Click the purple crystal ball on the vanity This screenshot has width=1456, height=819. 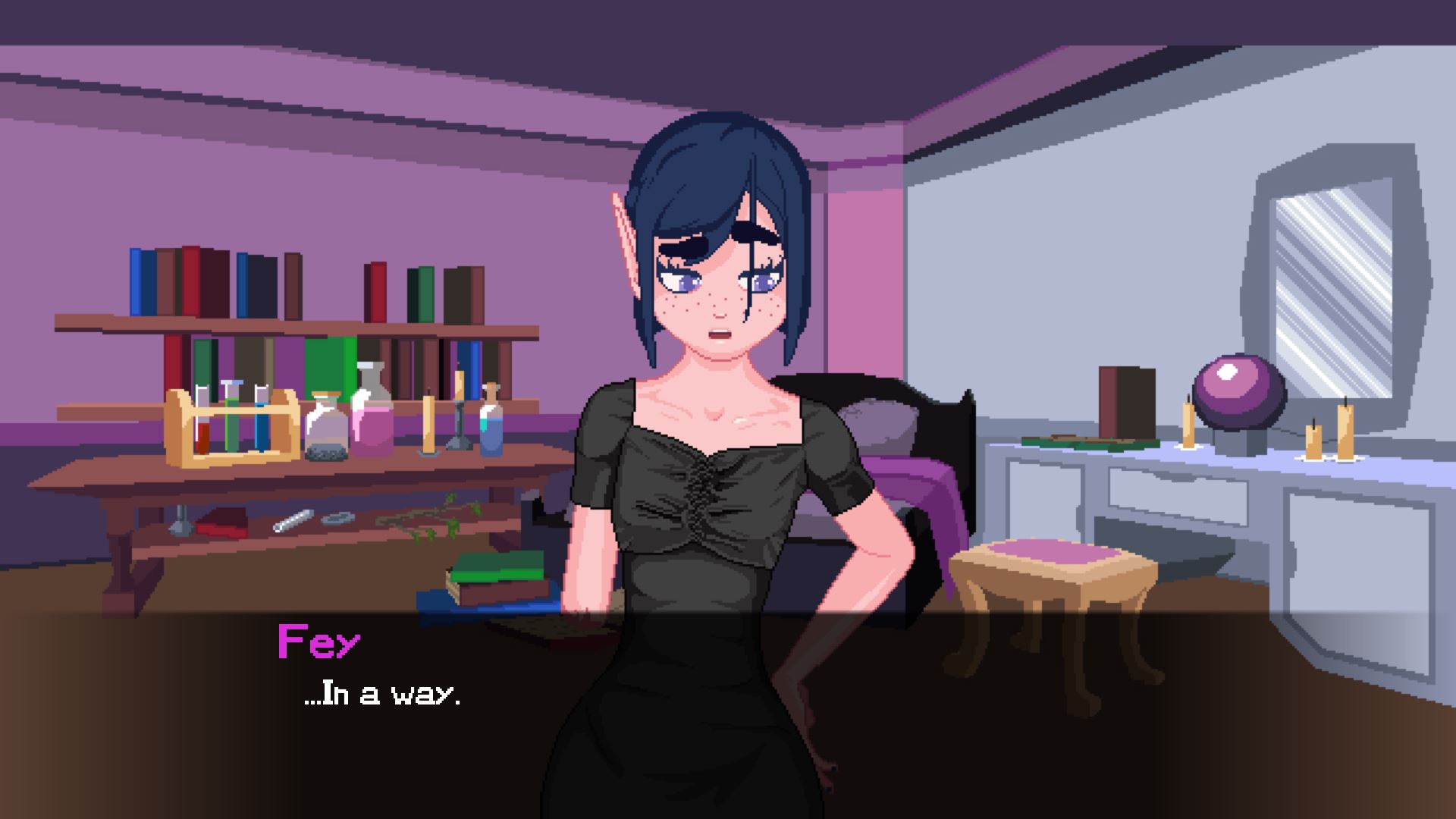coord(1239,391)
